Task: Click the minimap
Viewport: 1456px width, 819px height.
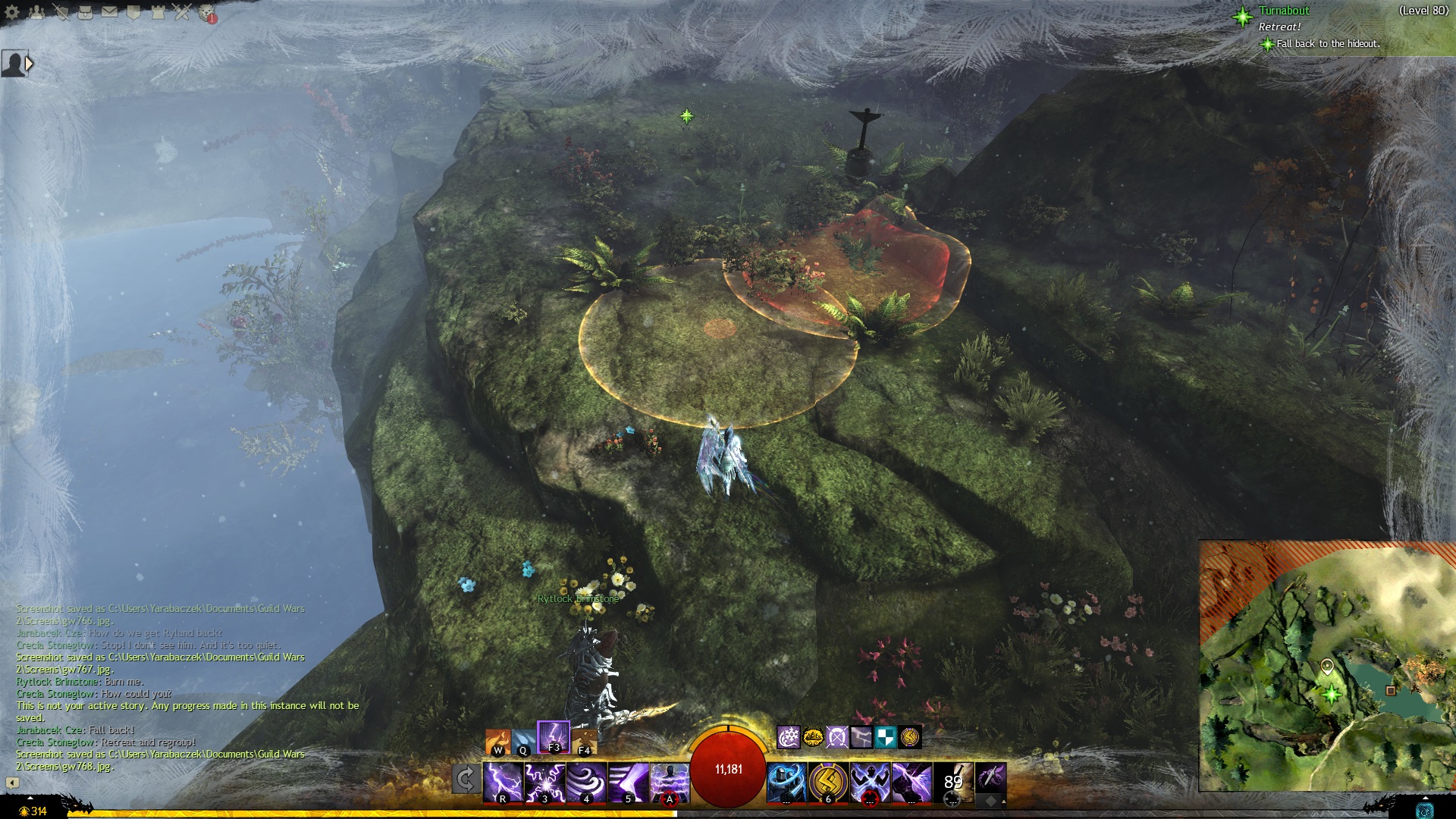Action: [x=1327, y=666]
